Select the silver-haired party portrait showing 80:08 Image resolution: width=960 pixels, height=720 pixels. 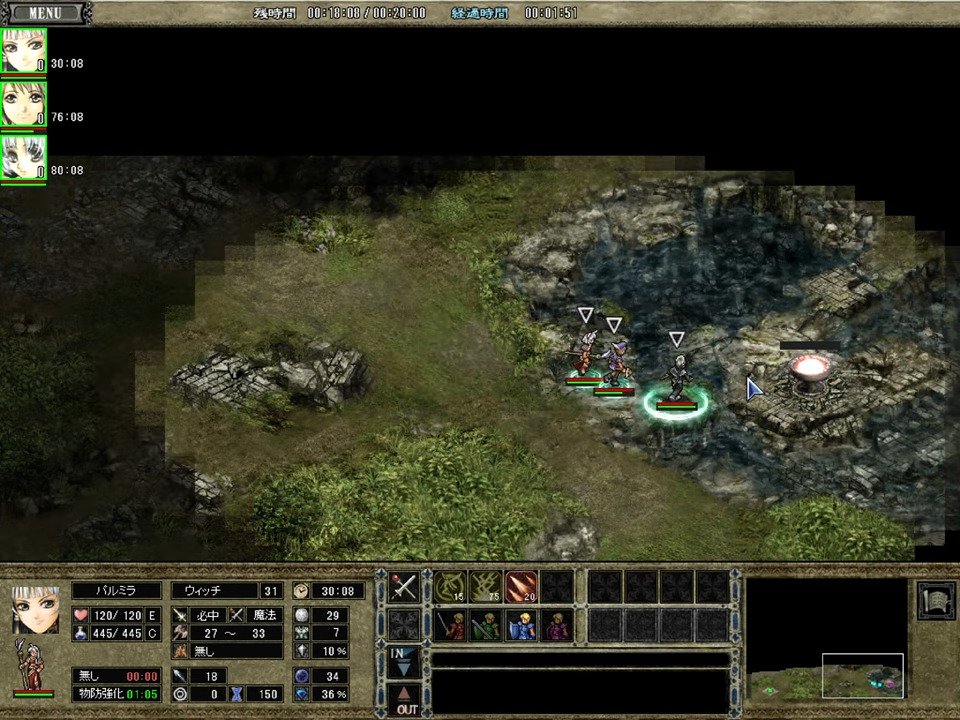click(23, 157)
